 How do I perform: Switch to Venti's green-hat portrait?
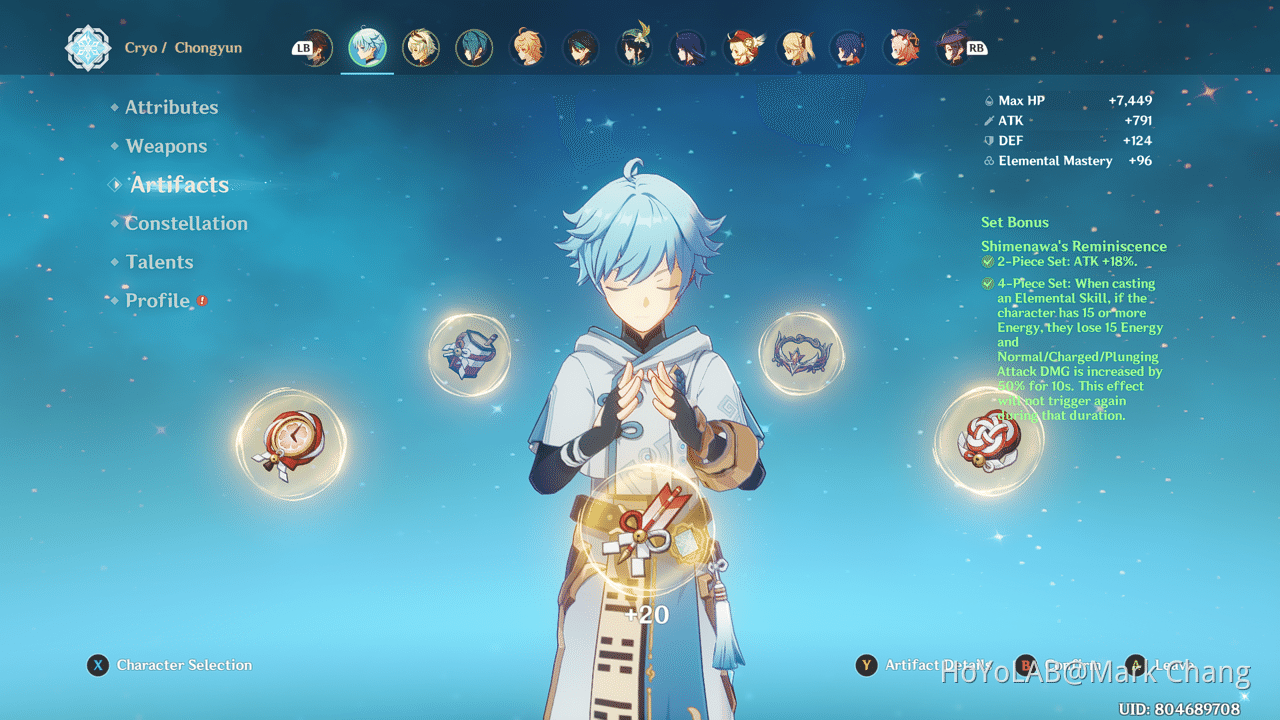(634, 47)
